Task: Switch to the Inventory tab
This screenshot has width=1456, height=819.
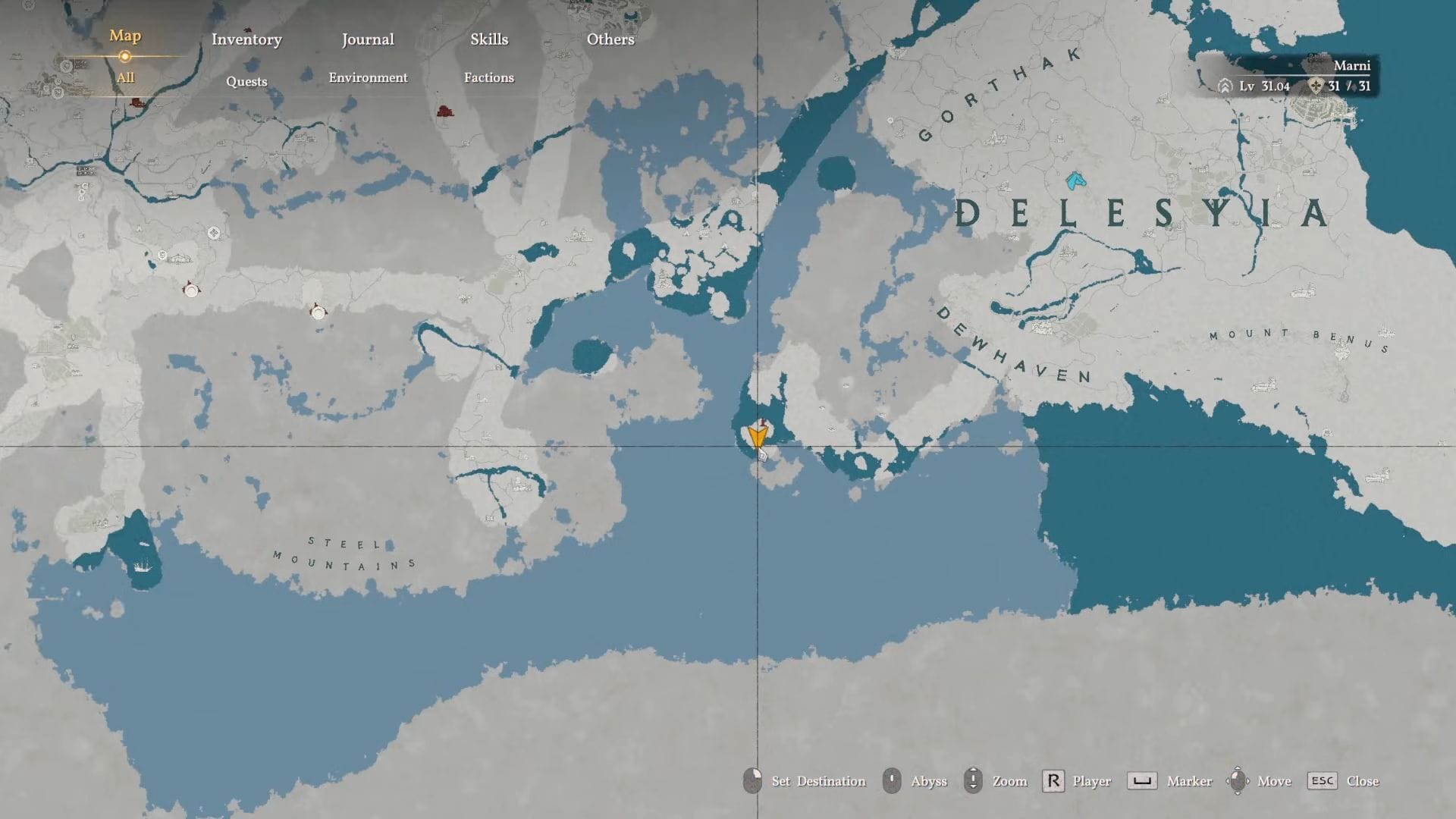Action: coord(246,39)
